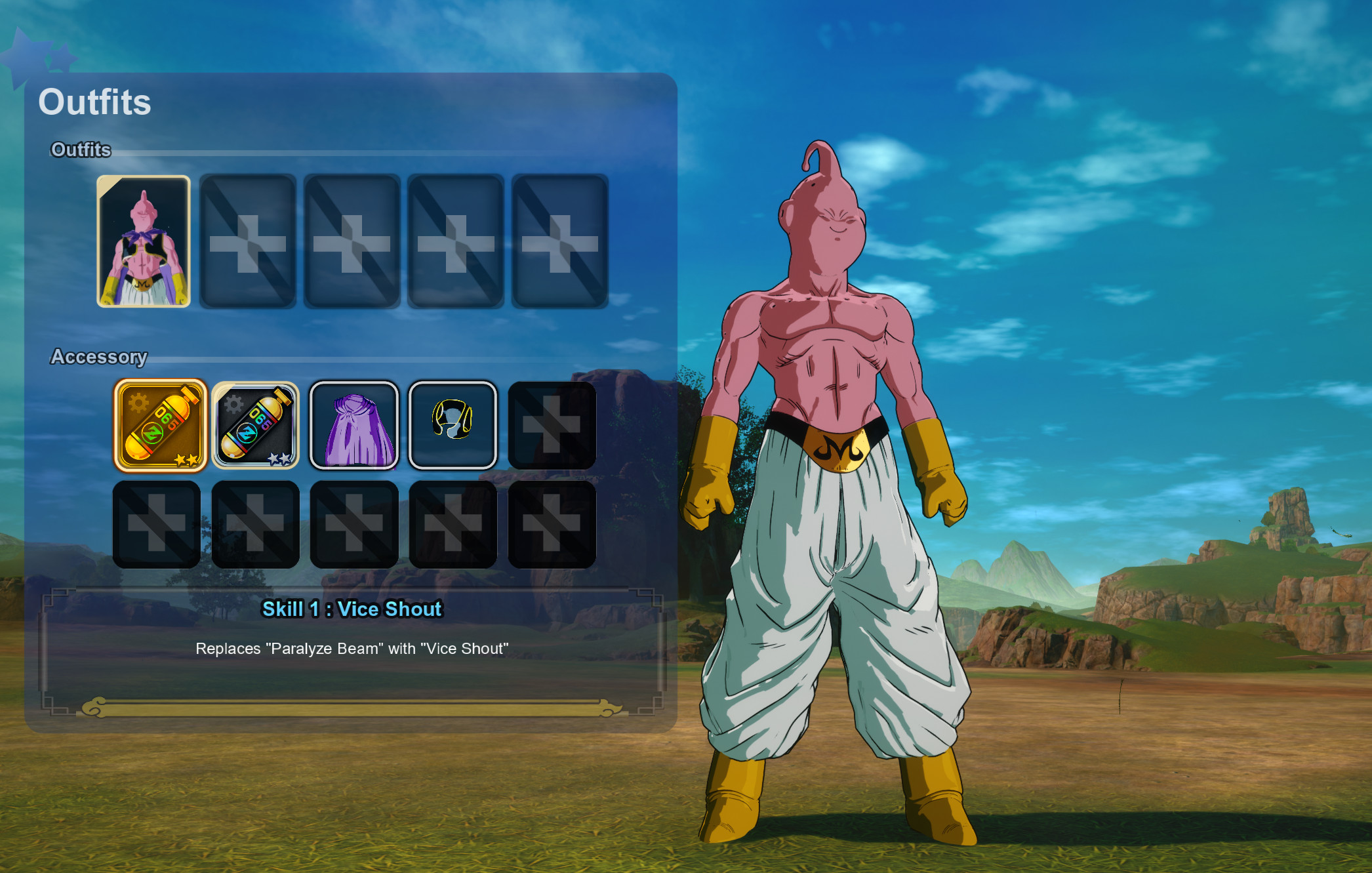The height and width of the screenshot is (873, 1372).
Task: Click the 'Skill 1 : Vice Shout' heading
Action: pos(352,609)
